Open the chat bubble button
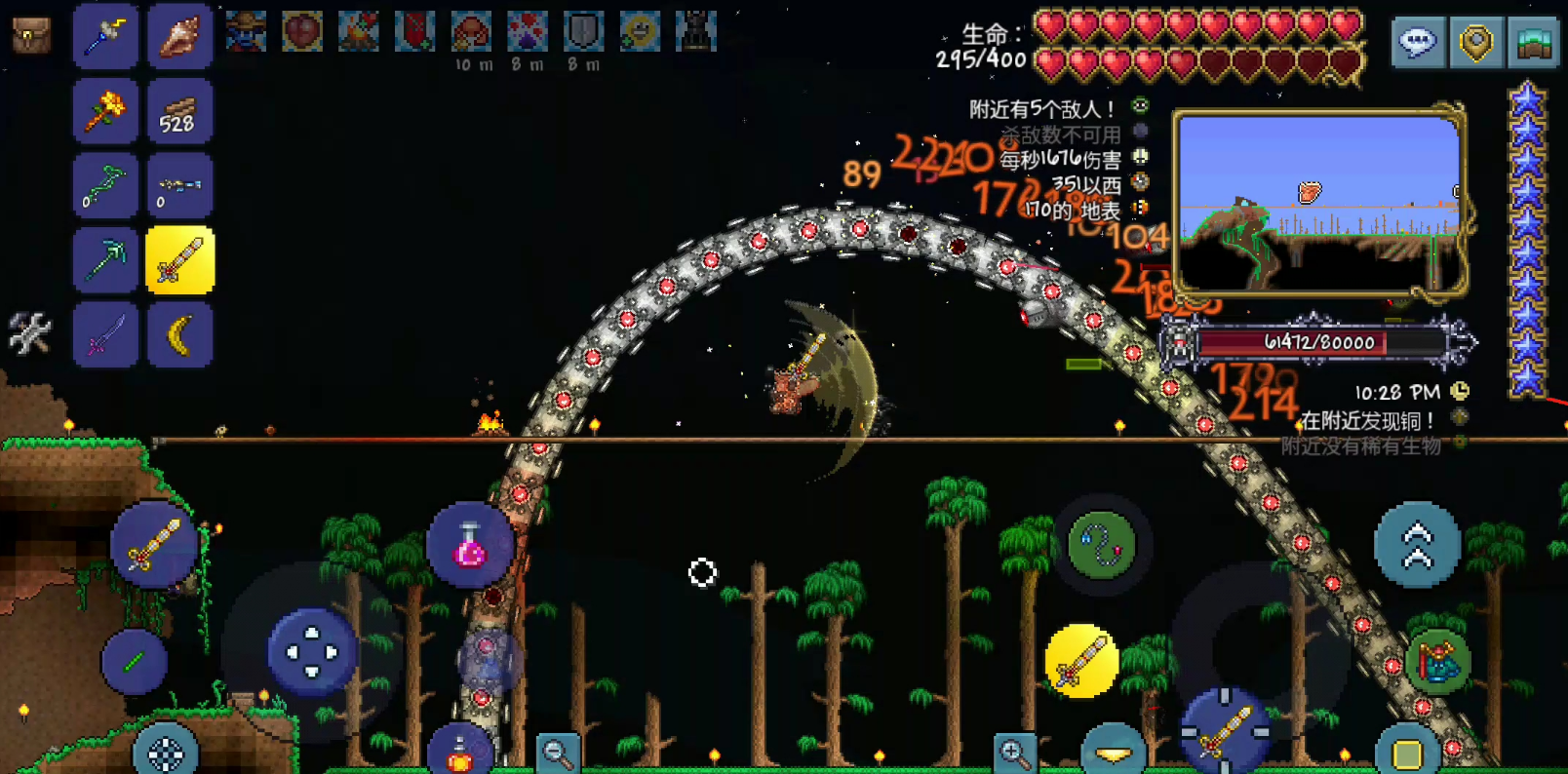The width and height of the screenshot is (1568, 774). point(1418,42)
